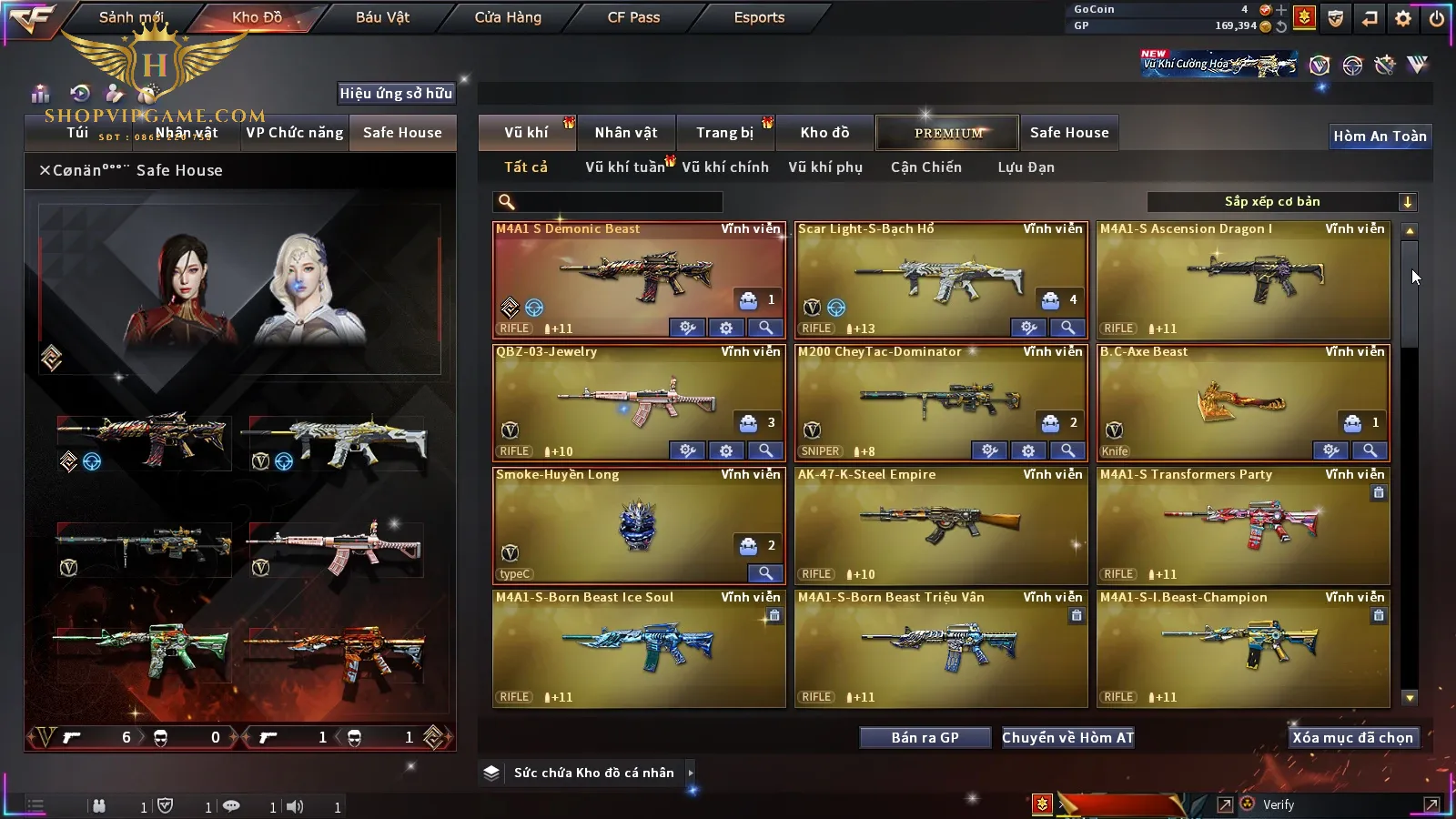The image size is (1456, 819).
Task: Open the Báu Vật menu
Action: coord(382,17)
